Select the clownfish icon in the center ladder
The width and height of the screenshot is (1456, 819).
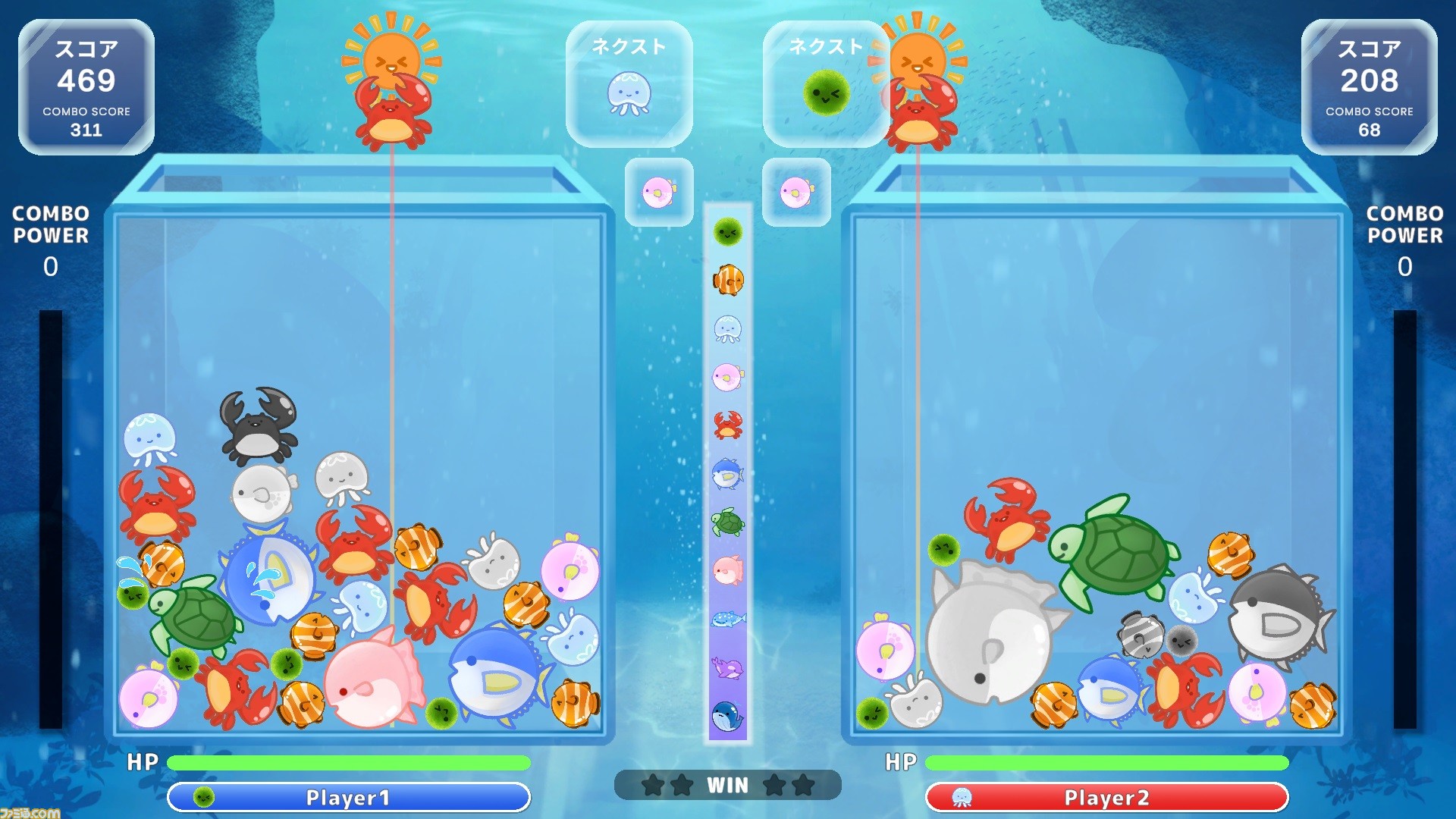726,281
